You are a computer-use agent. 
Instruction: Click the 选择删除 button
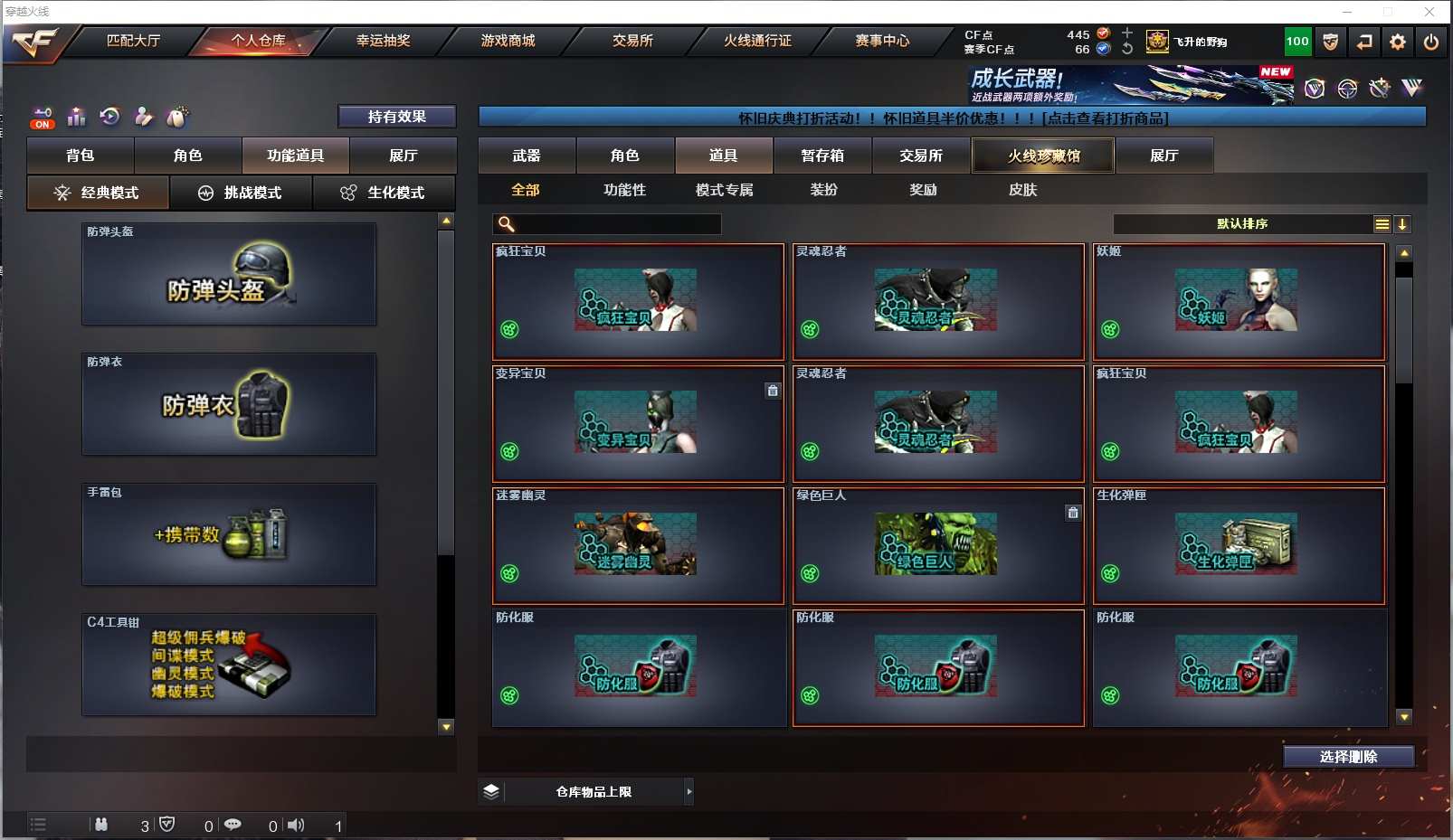tap(1348, 757)
